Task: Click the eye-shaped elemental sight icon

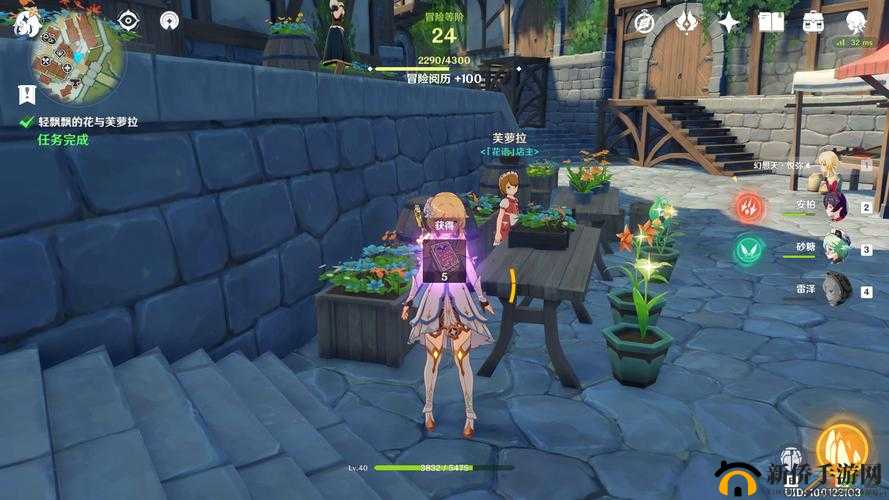Action: point(128,20)
